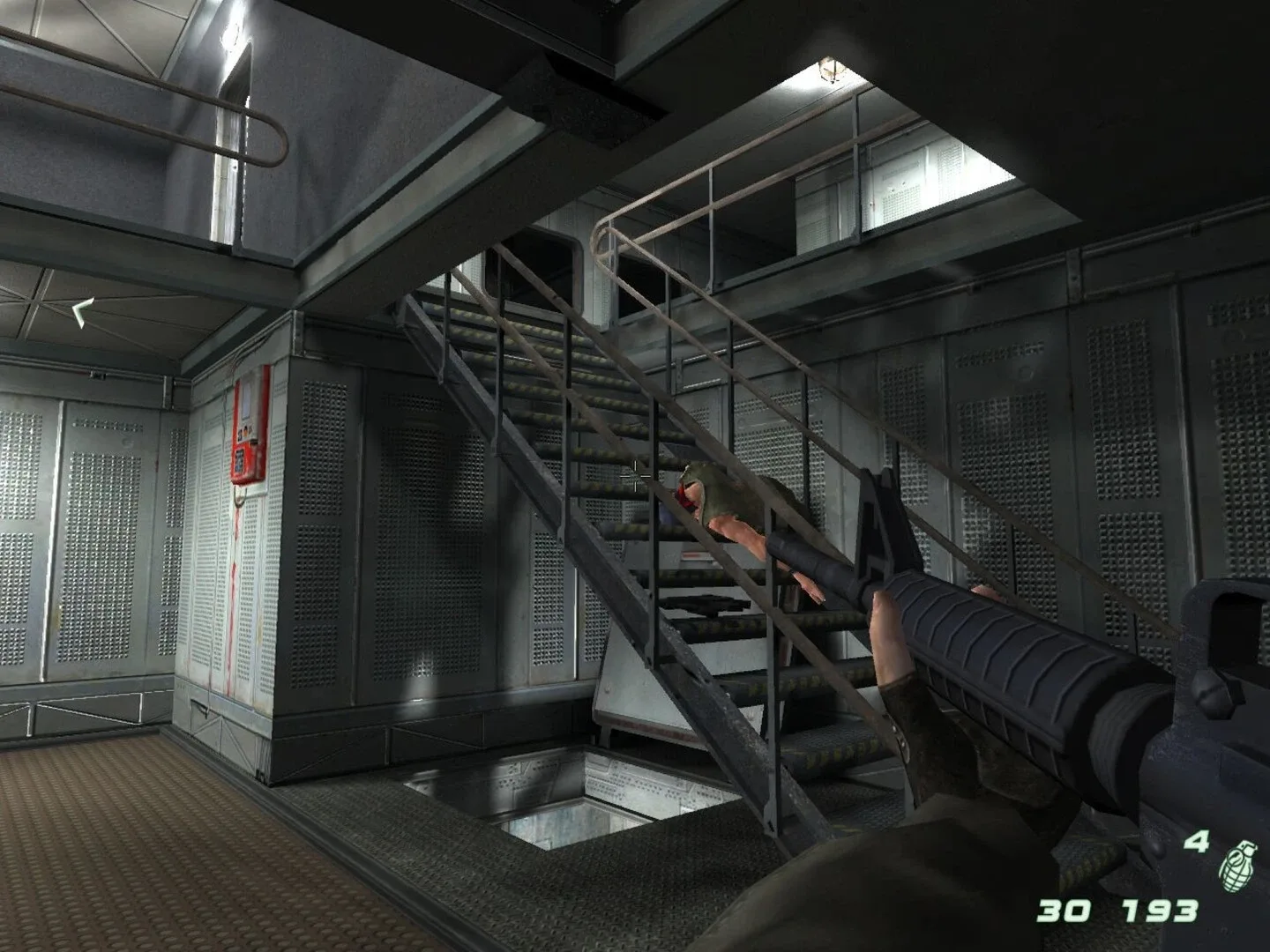Click the white objective arrow on the ceiling

tap(81, 310)
